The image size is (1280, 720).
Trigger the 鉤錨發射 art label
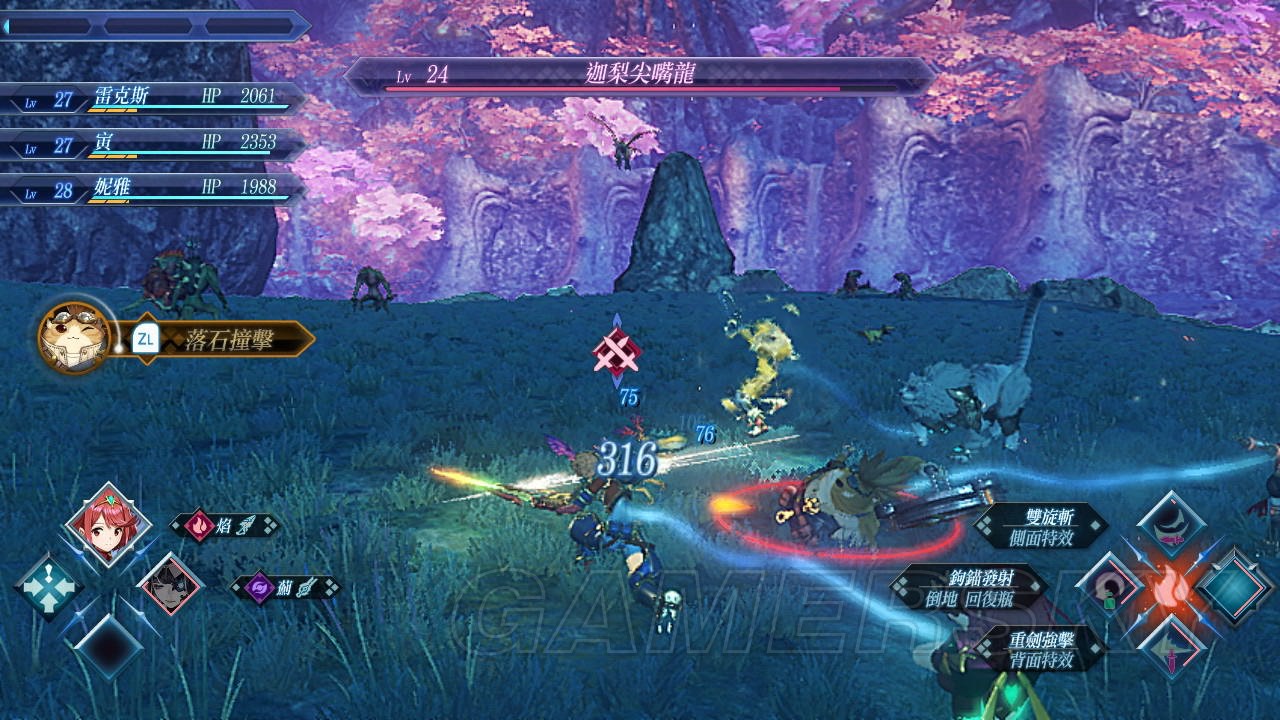tap(968, 588)
